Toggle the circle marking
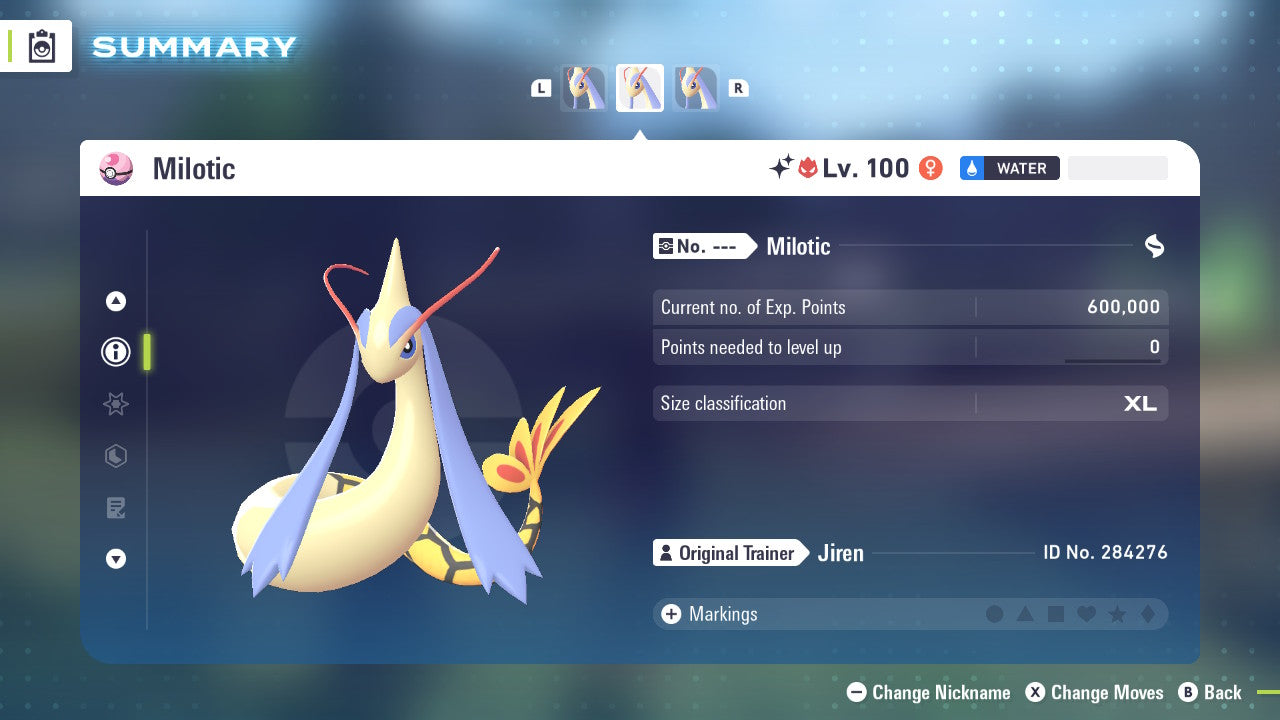The height and width of the screenshot is (720, 1280). [x=995, y=614]
